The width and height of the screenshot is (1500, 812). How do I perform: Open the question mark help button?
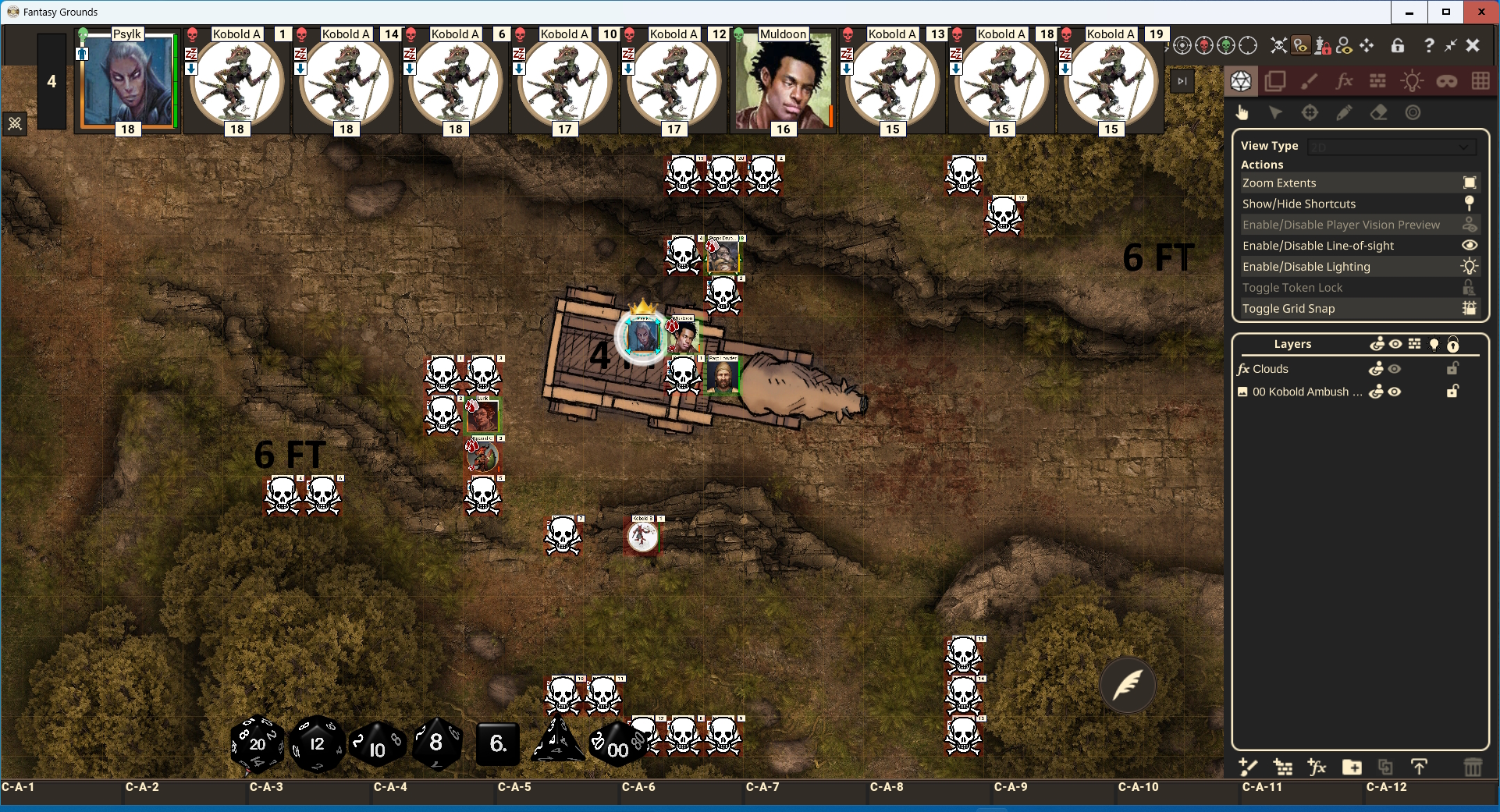[x=1428, y=45]
